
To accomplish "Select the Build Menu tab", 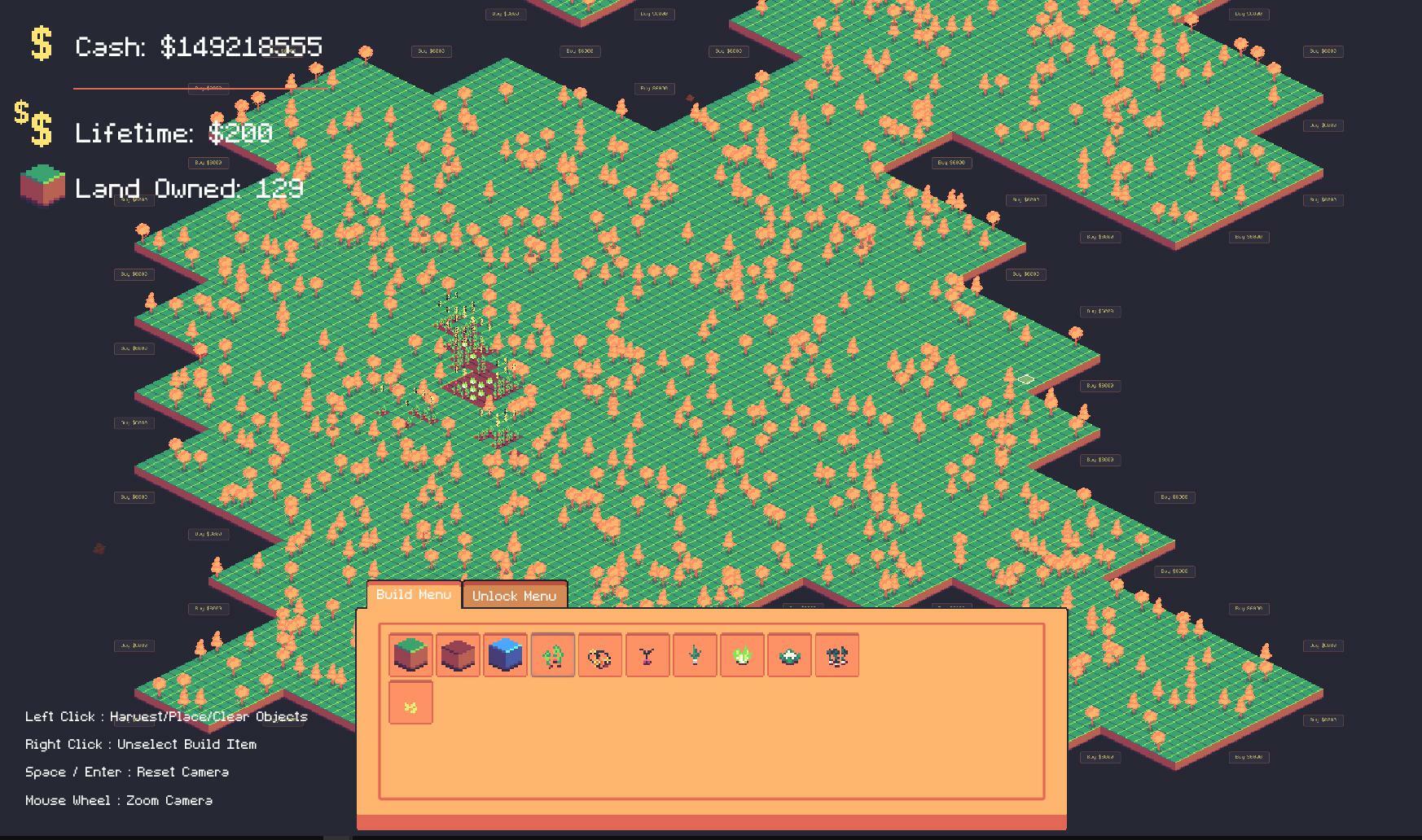I will click(x=414, y=595).
